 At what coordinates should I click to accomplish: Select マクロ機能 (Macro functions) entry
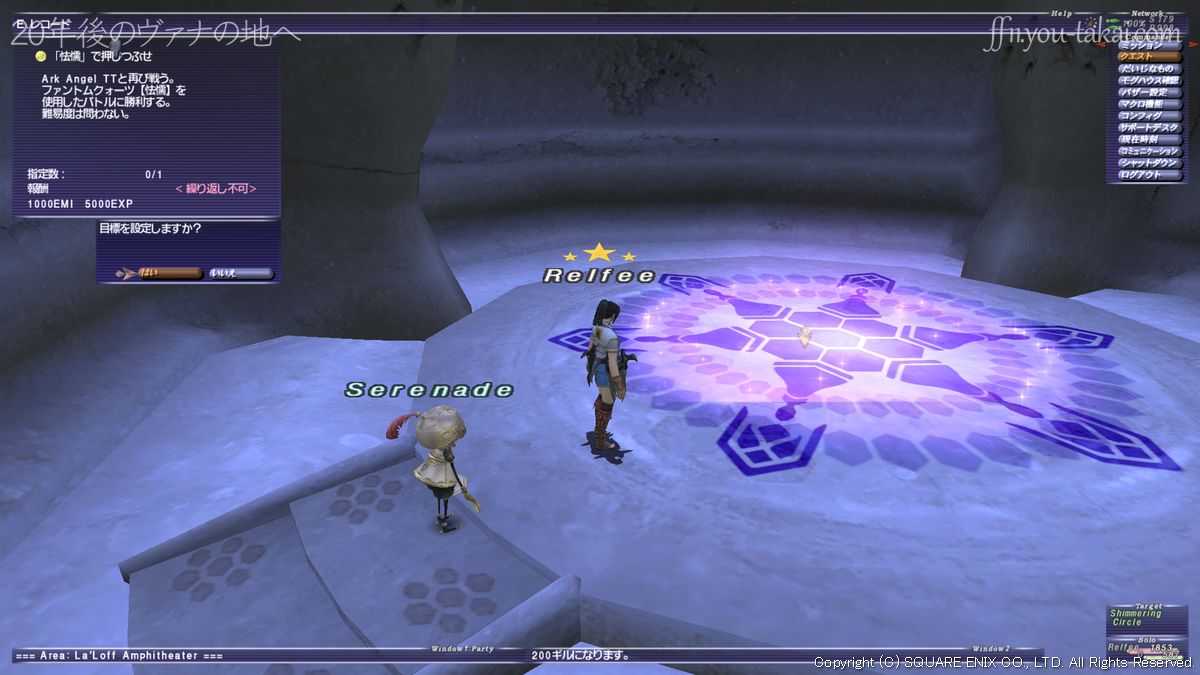click(1147, 104)
